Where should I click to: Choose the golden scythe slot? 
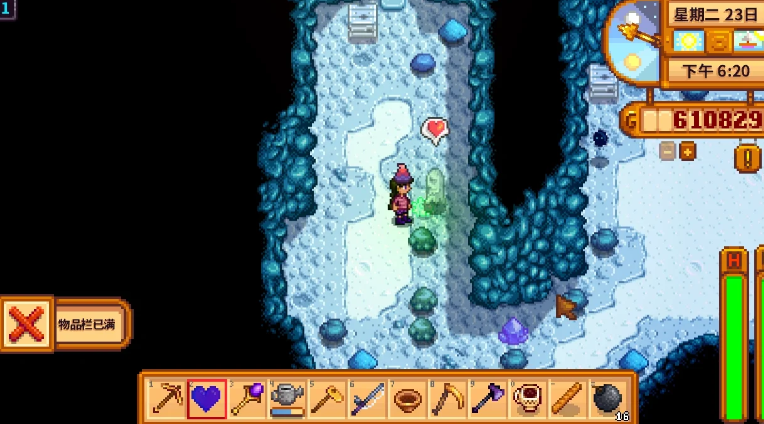[x=446, y=399]
